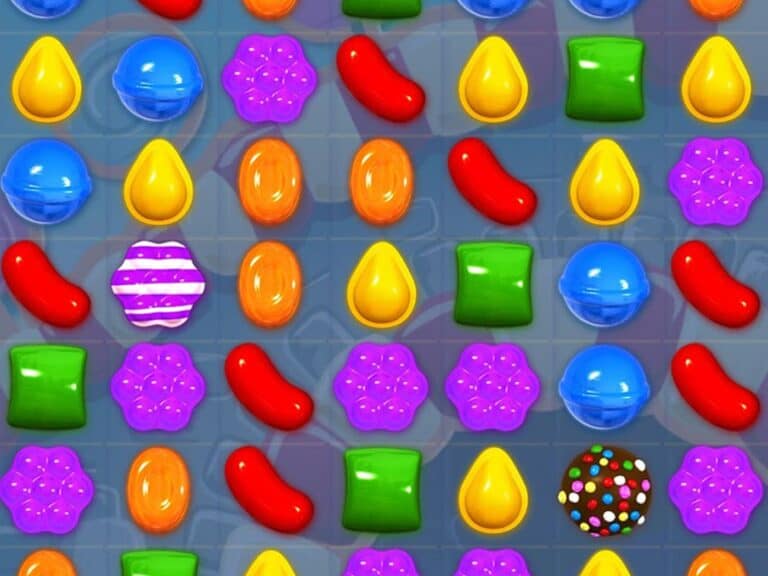This screenshot has height=576, width=768.
Task: Tap the purple striped candy
Action: pos(157,284)
